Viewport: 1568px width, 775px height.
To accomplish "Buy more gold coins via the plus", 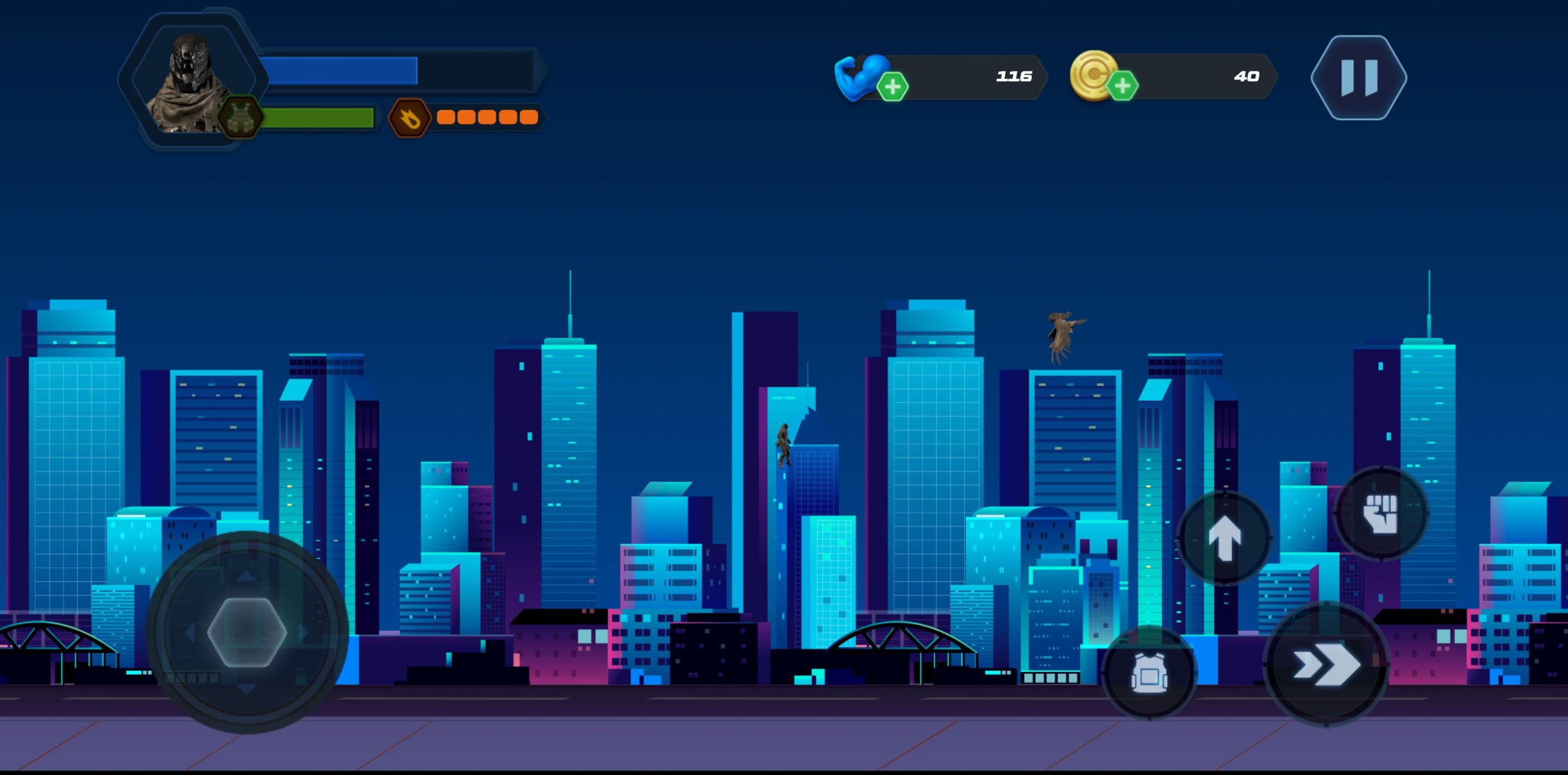I will click(x=1122, y=86).
